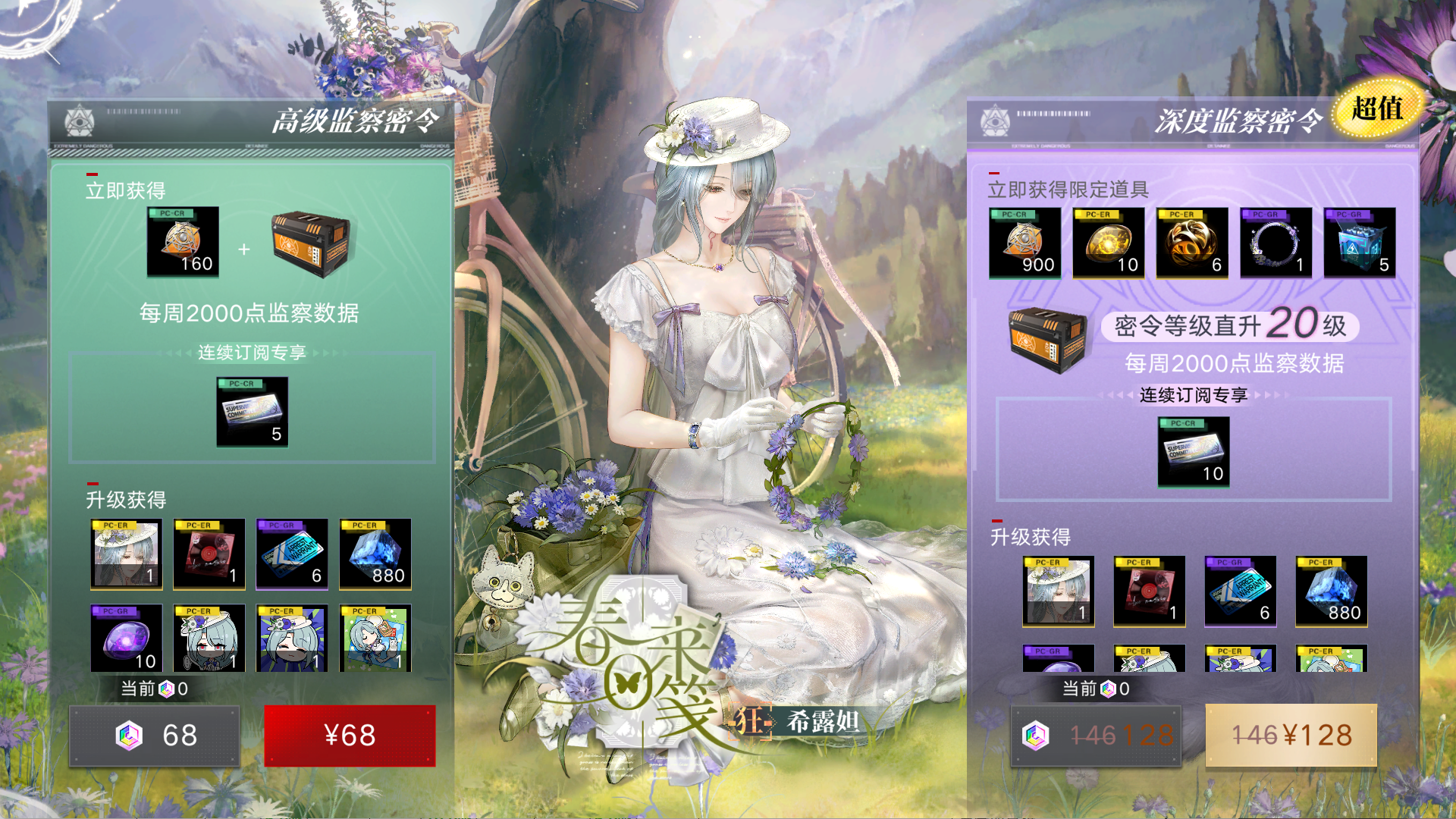
Task: Inspect the 160 badge reward icon
Action: pos(183,241)
